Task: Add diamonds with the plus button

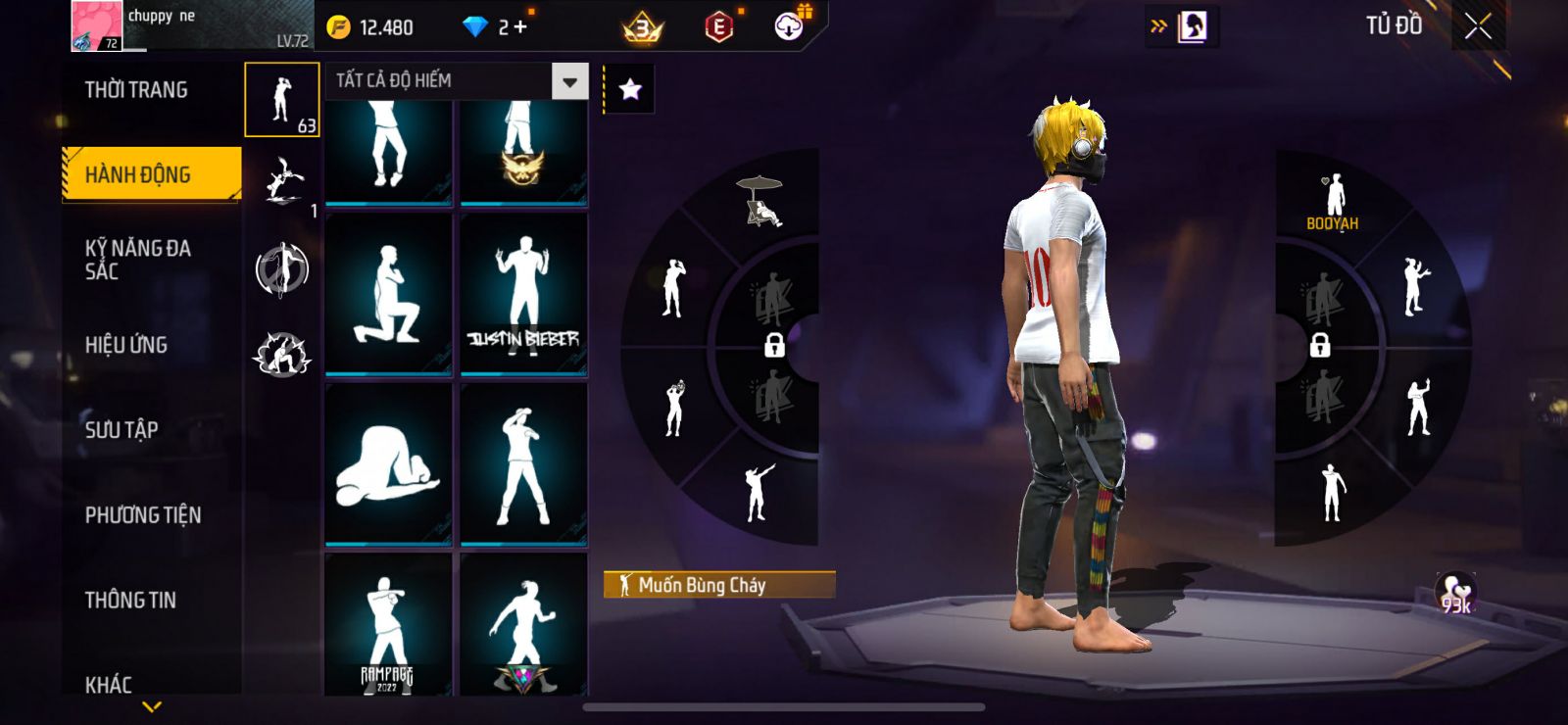Action: point(520,27)
